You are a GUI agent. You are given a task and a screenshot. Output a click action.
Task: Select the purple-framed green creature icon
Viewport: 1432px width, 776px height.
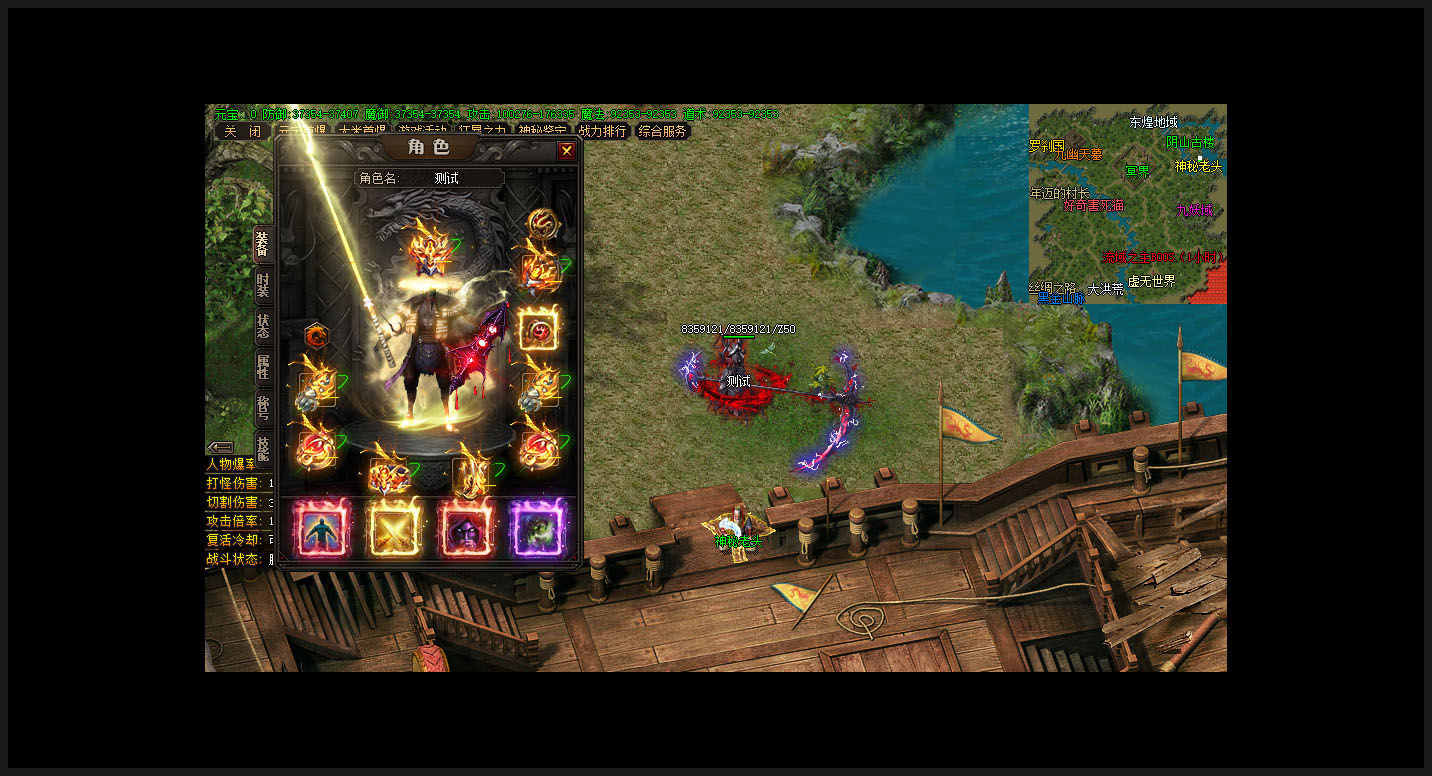[538, 528]
